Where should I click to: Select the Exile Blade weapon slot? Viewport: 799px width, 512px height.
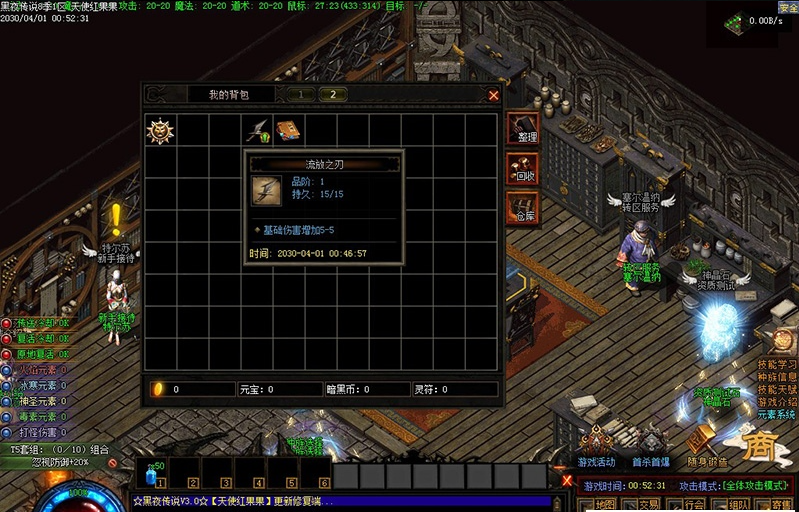pyautogui.click(x=257, y=131)
